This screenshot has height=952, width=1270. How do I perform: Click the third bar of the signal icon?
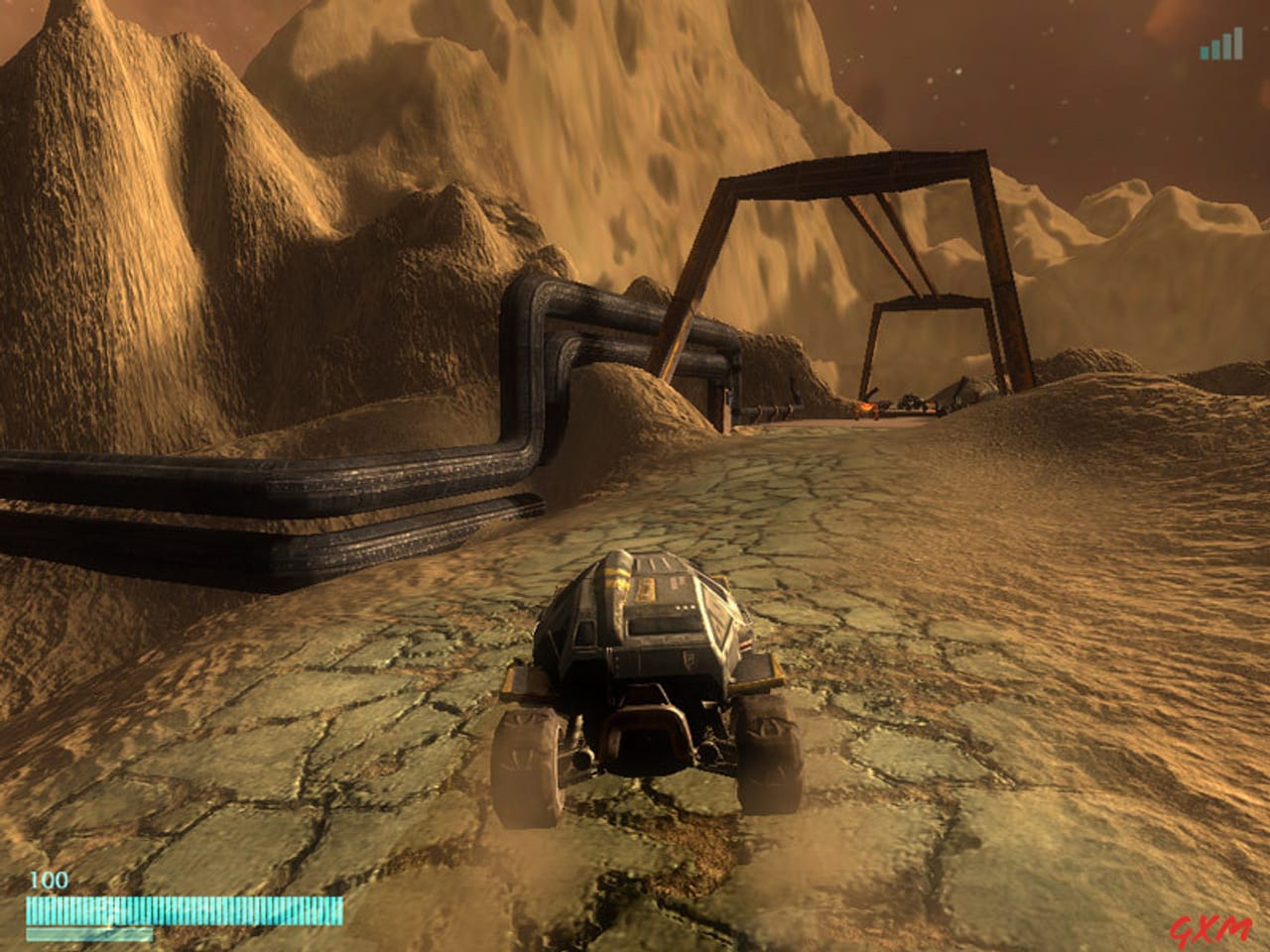[1227, 46]
